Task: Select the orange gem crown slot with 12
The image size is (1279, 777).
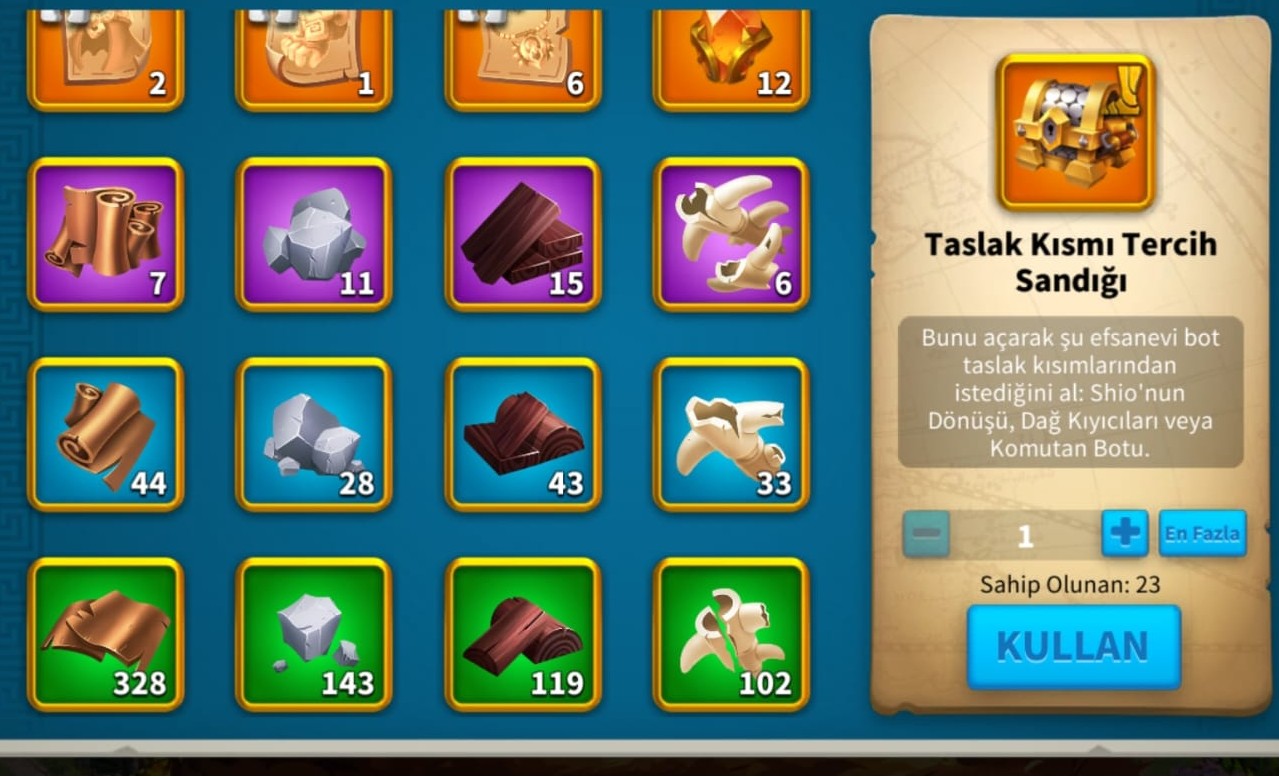Action: pos(731,55)
